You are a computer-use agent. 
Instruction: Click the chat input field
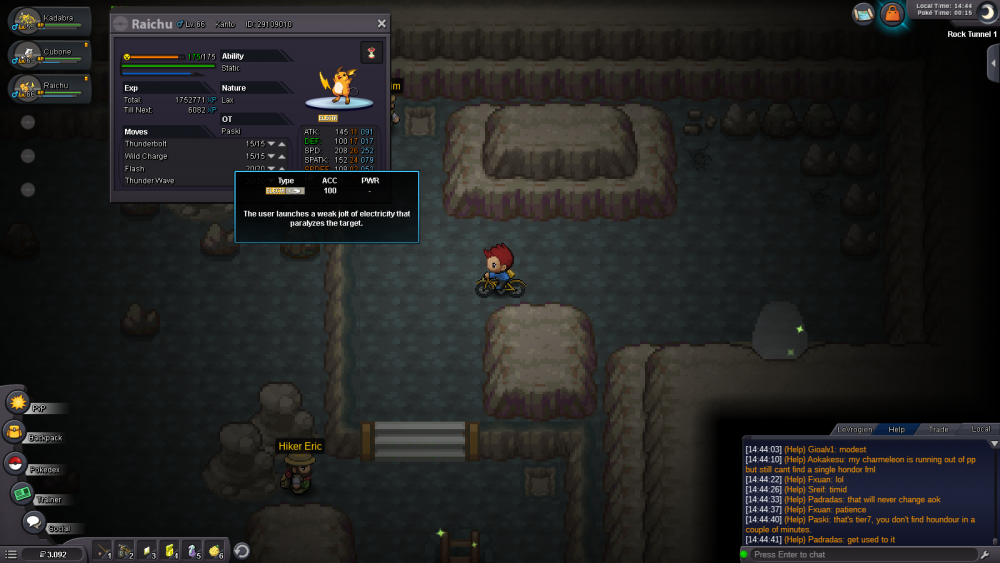point(860,554)
